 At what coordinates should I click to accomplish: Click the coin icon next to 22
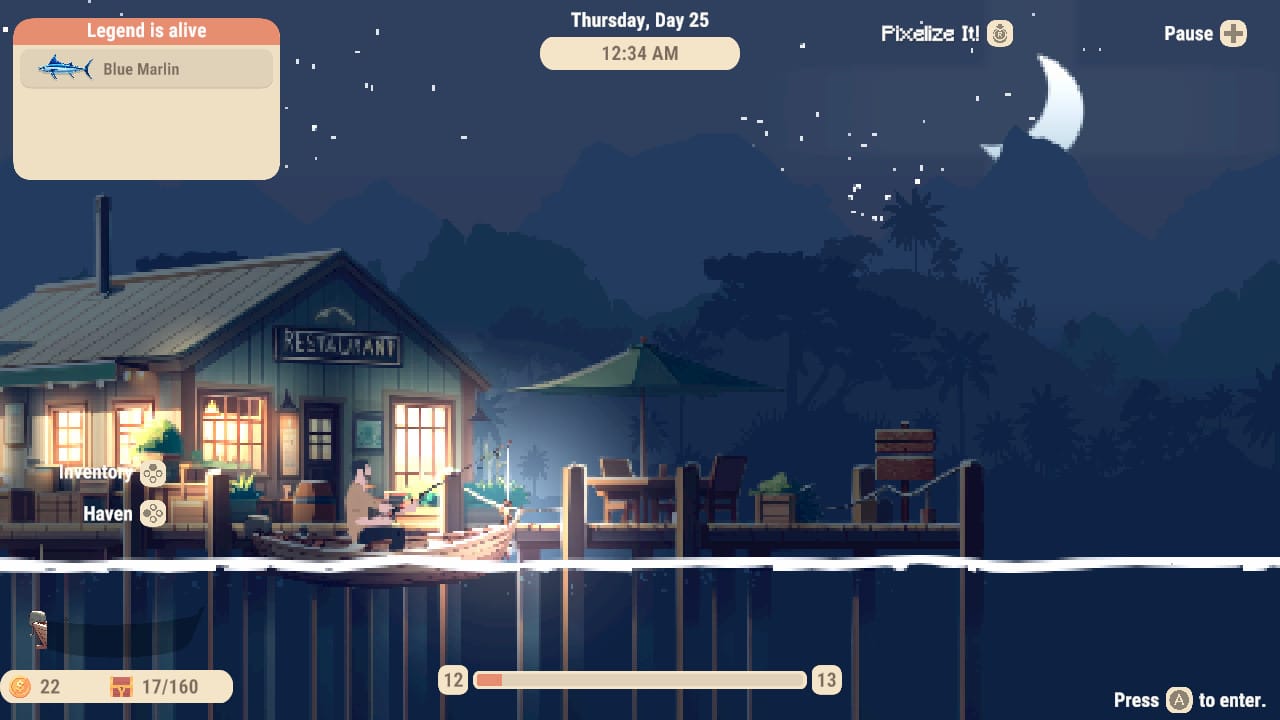(x=22, y=687)
